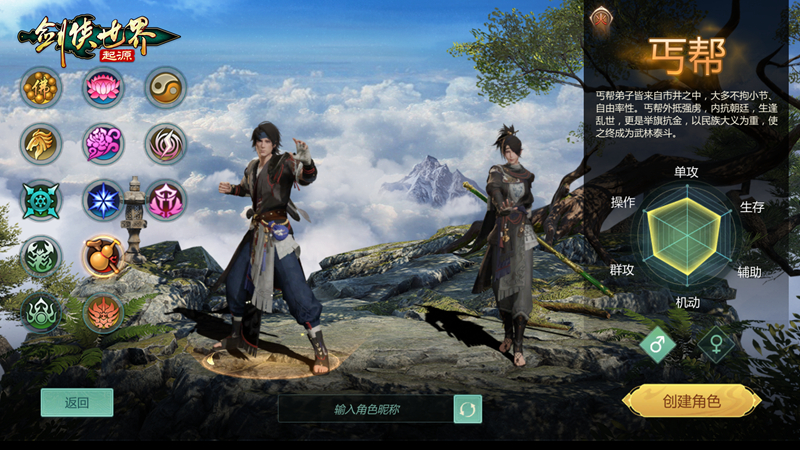Select the Buddha beads sect icon
The height and width of the screenshot is (450, 800).
coord(41,87)
